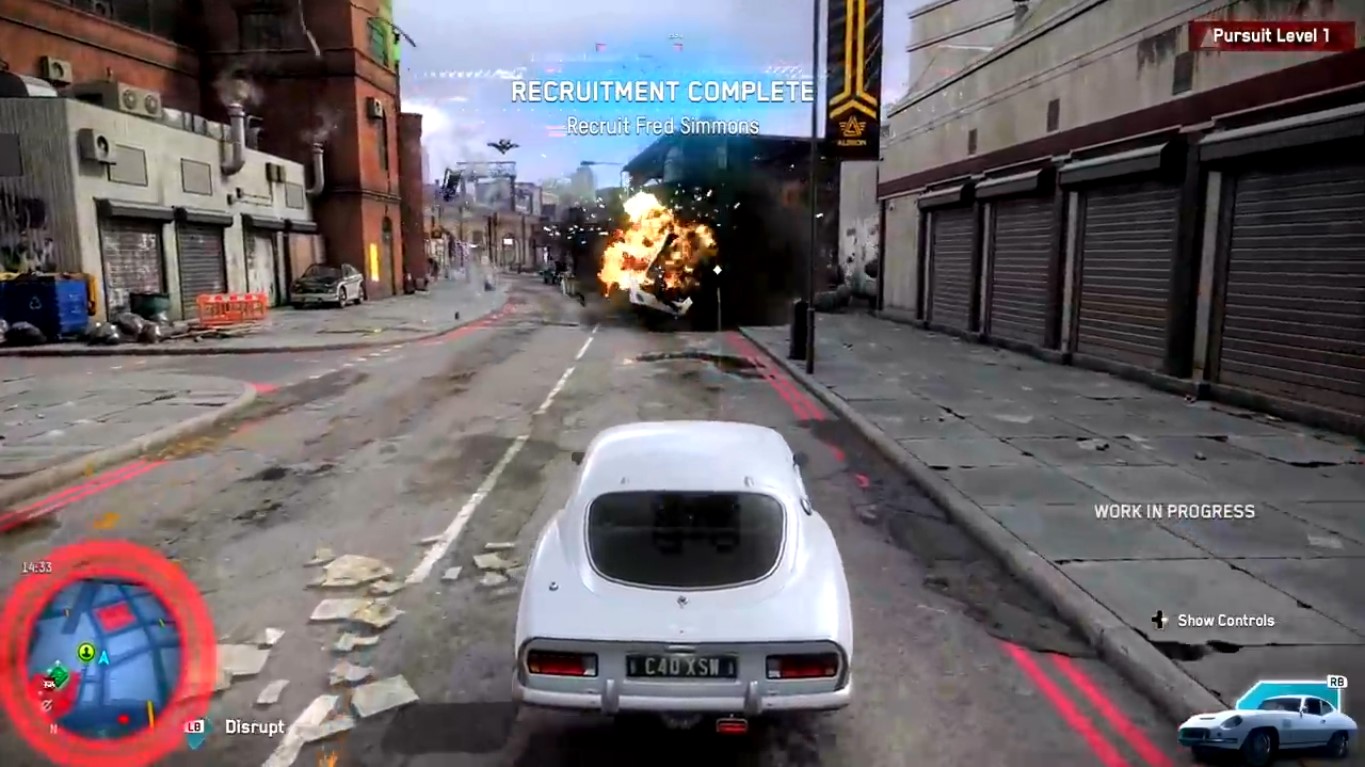Click the player arrow on the minimap

coord(103,657)
